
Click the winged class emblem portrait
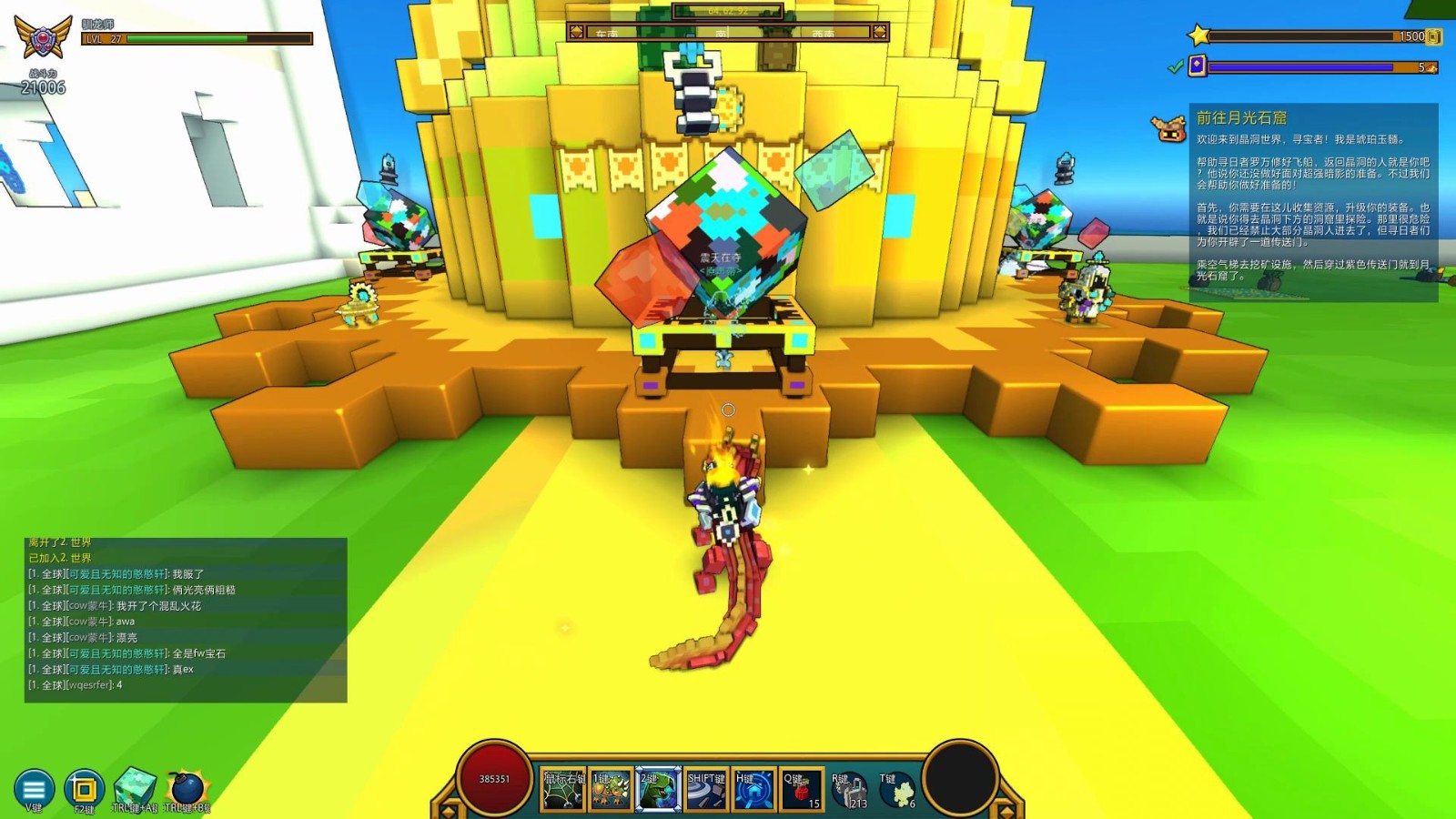(43, 39)
